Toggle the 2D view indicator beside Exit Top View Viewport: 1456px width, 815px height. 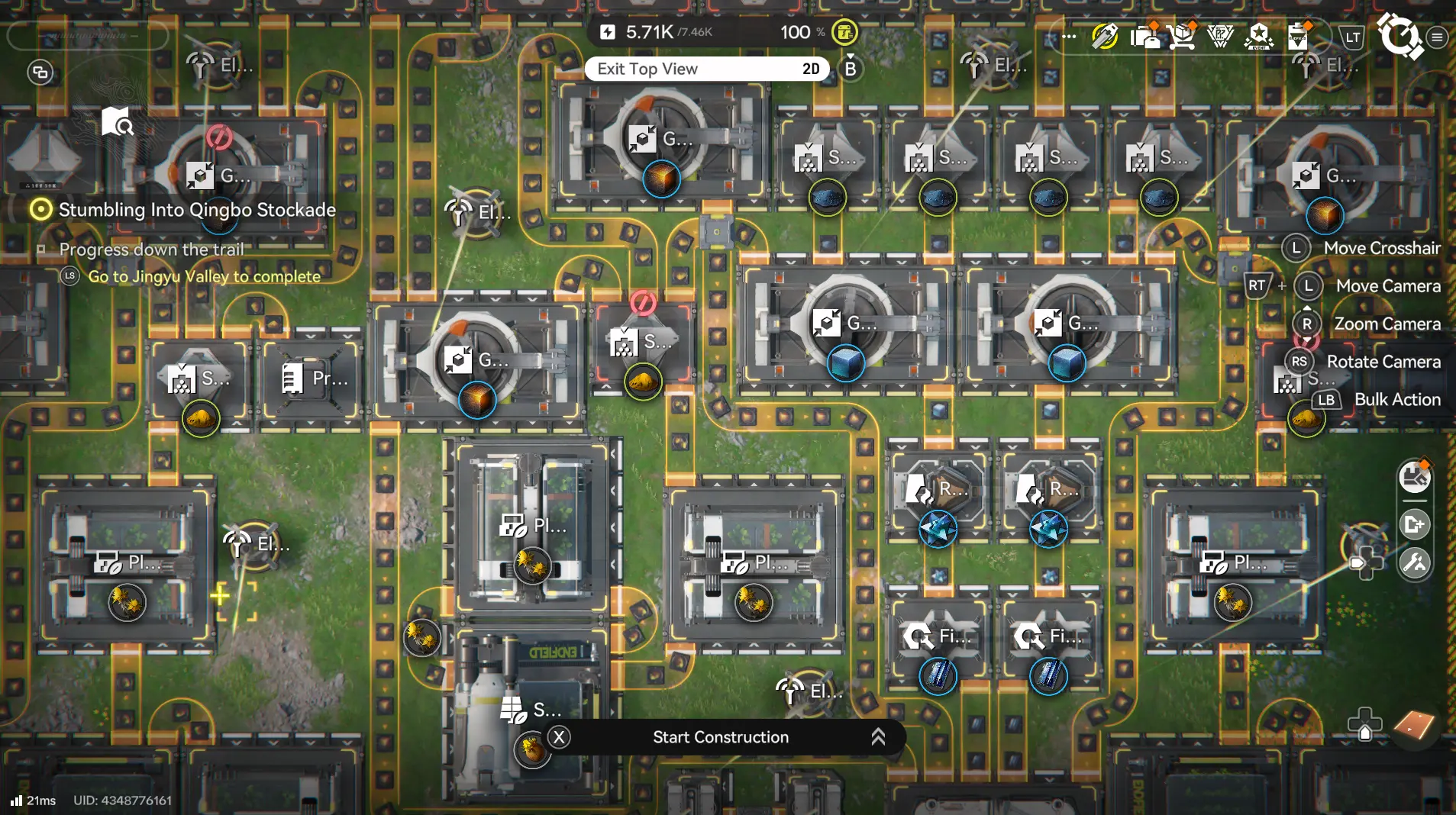click(812, 69)
